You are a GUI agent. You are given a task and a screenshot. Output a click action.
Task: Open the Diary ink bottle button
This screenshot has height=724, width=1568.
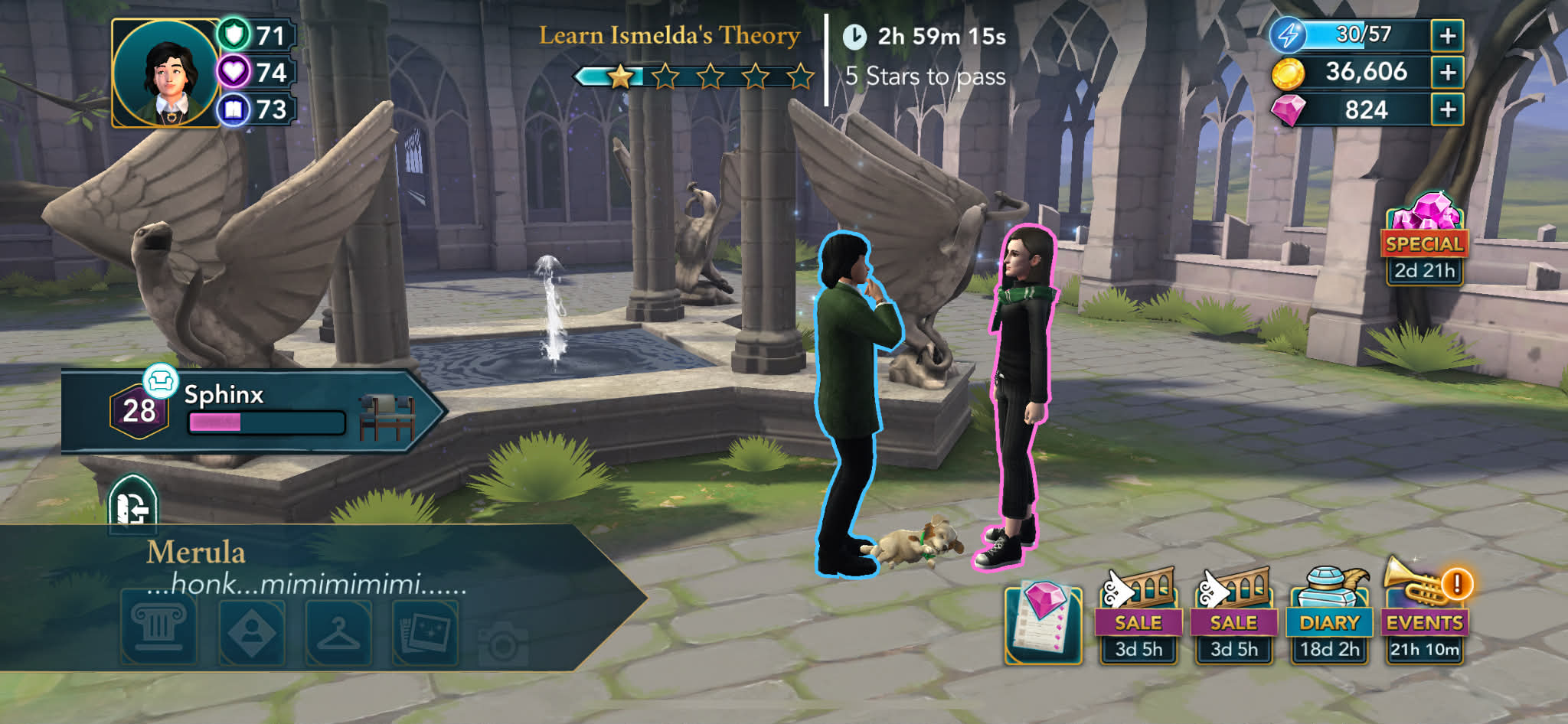pyautogui.click(x=1329, y=615)
